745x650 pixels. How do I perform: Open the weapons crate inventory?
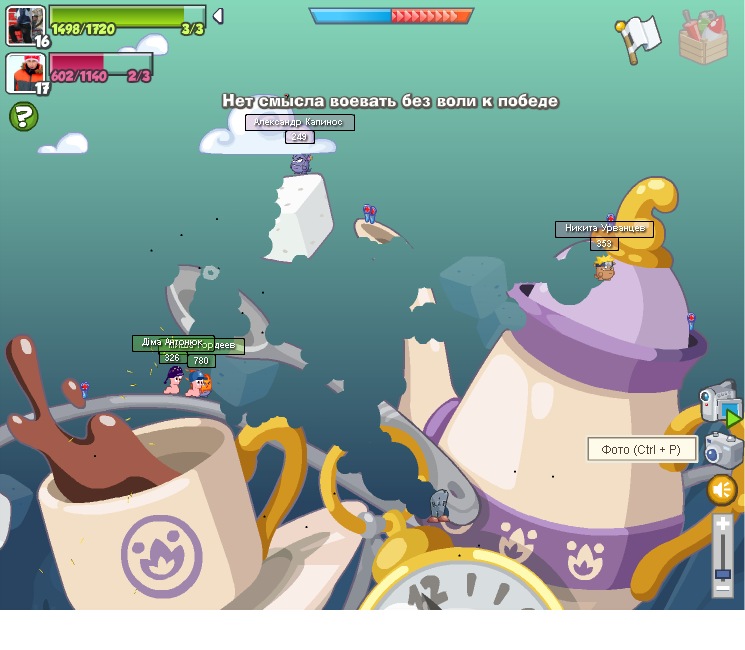click(703, 38)
